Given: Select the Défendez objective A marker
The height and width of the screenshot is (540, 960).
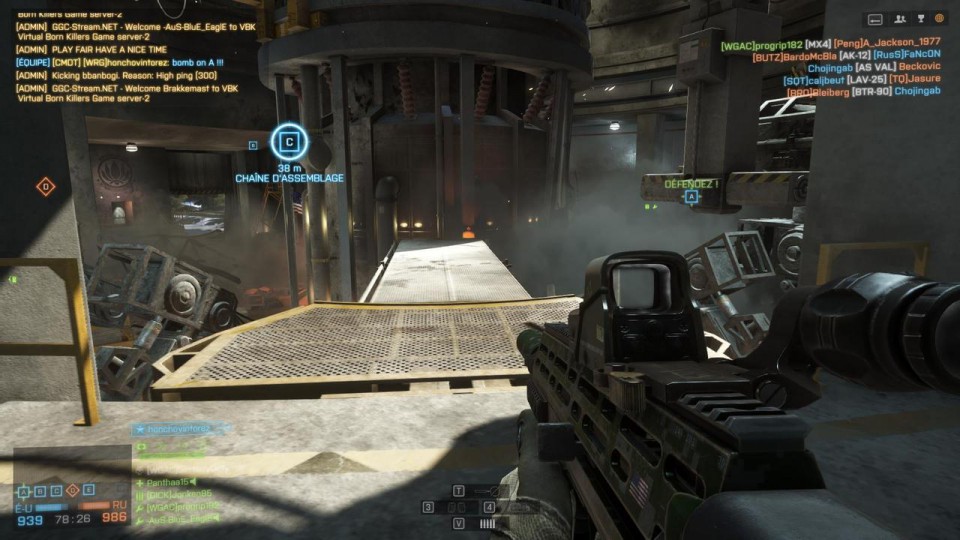Looking at the screenshot, I should pyautogui.click(x=691, y=197).
